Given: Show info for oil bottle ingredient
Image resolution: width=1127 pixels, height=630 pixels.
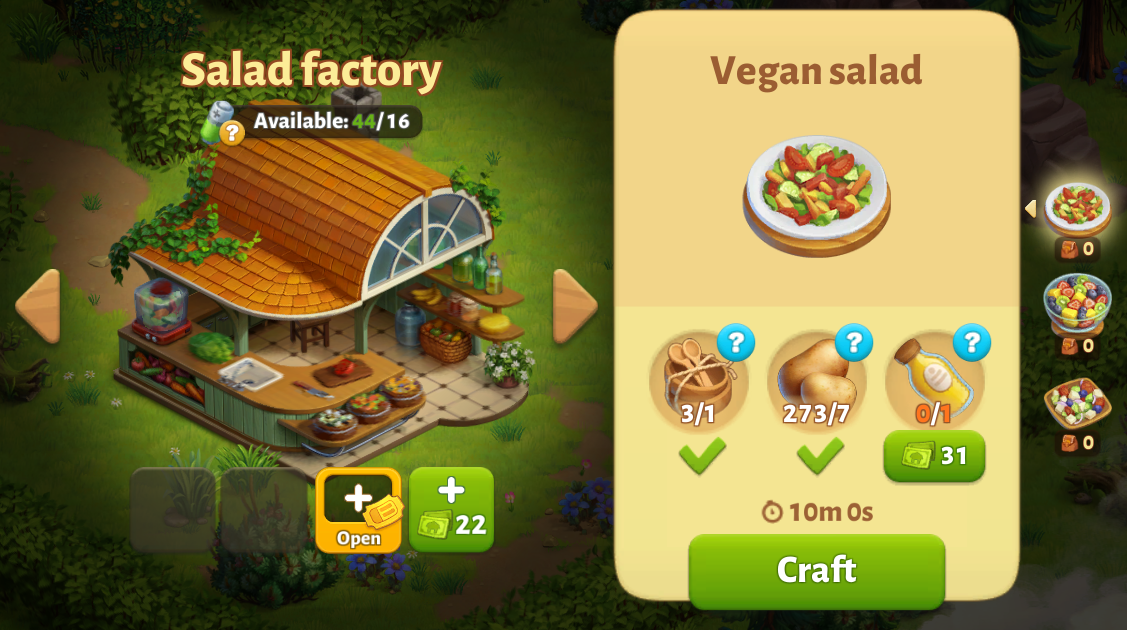Looking at the screenshot, I should tap(971, 343).
